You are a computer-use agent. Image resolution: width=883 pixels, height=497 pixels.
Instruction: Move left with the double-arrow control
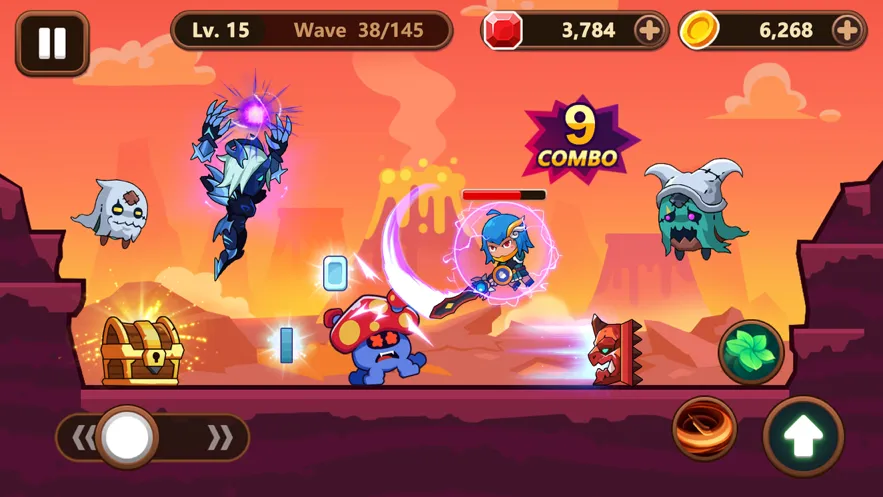84,437
